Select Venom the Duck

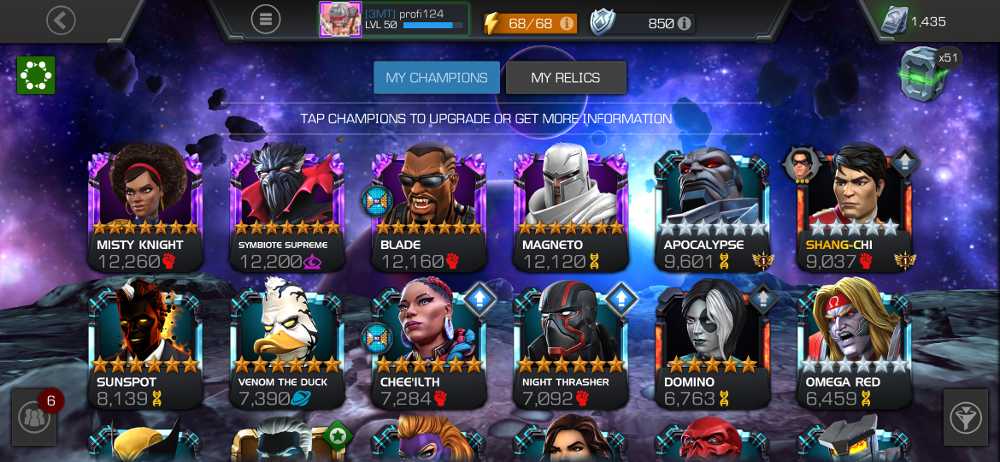click(288, 347)
